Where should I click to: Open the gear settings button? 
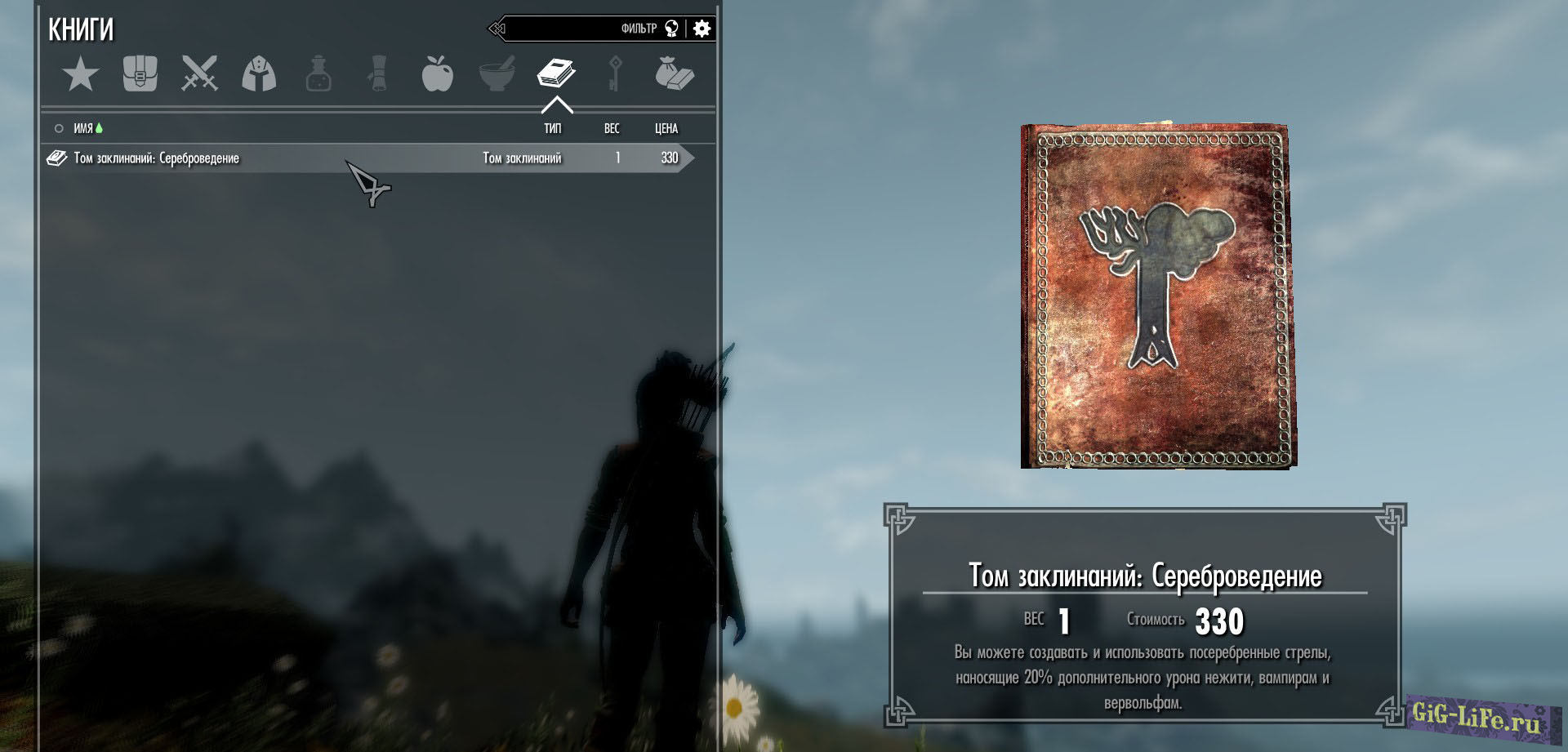(702, 29)
